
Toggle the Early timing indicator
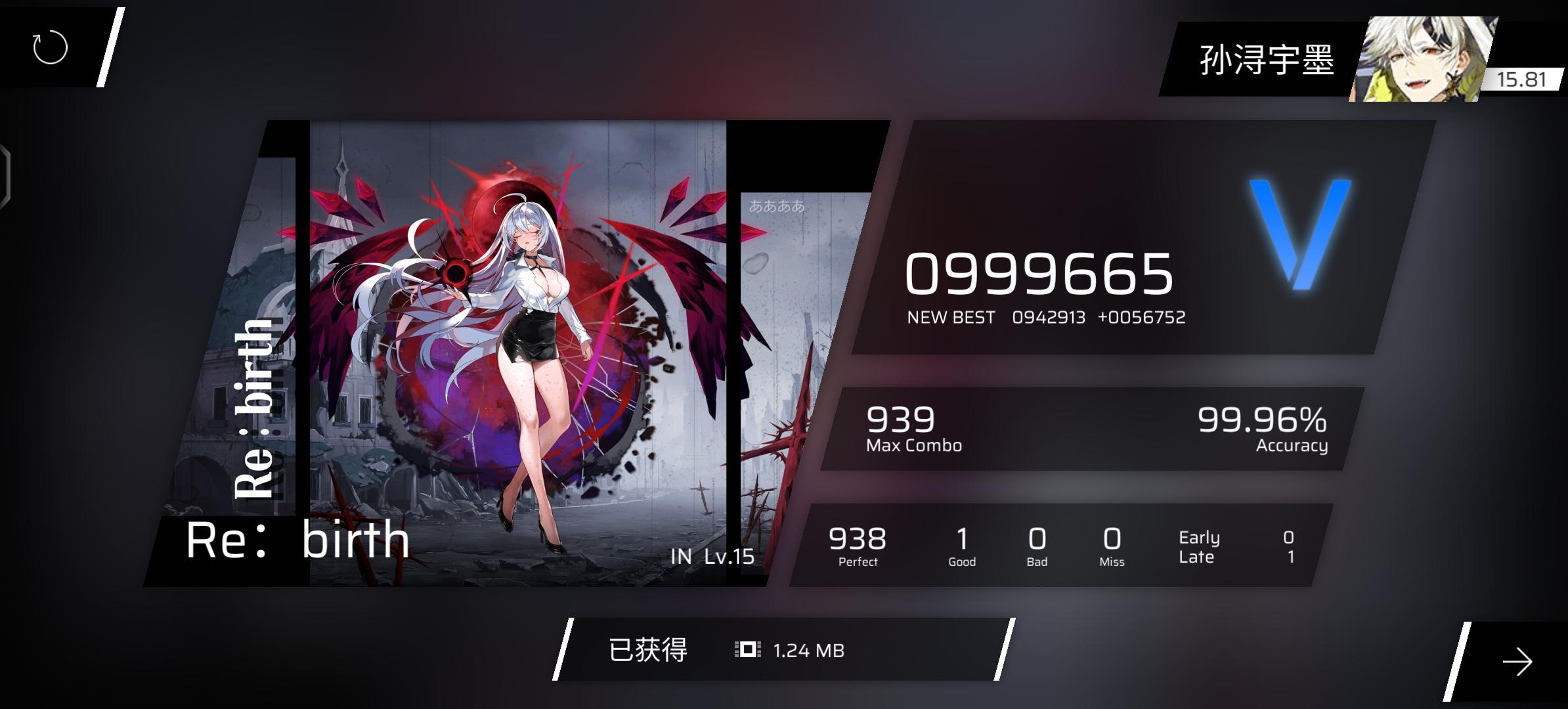(1199, 537)
